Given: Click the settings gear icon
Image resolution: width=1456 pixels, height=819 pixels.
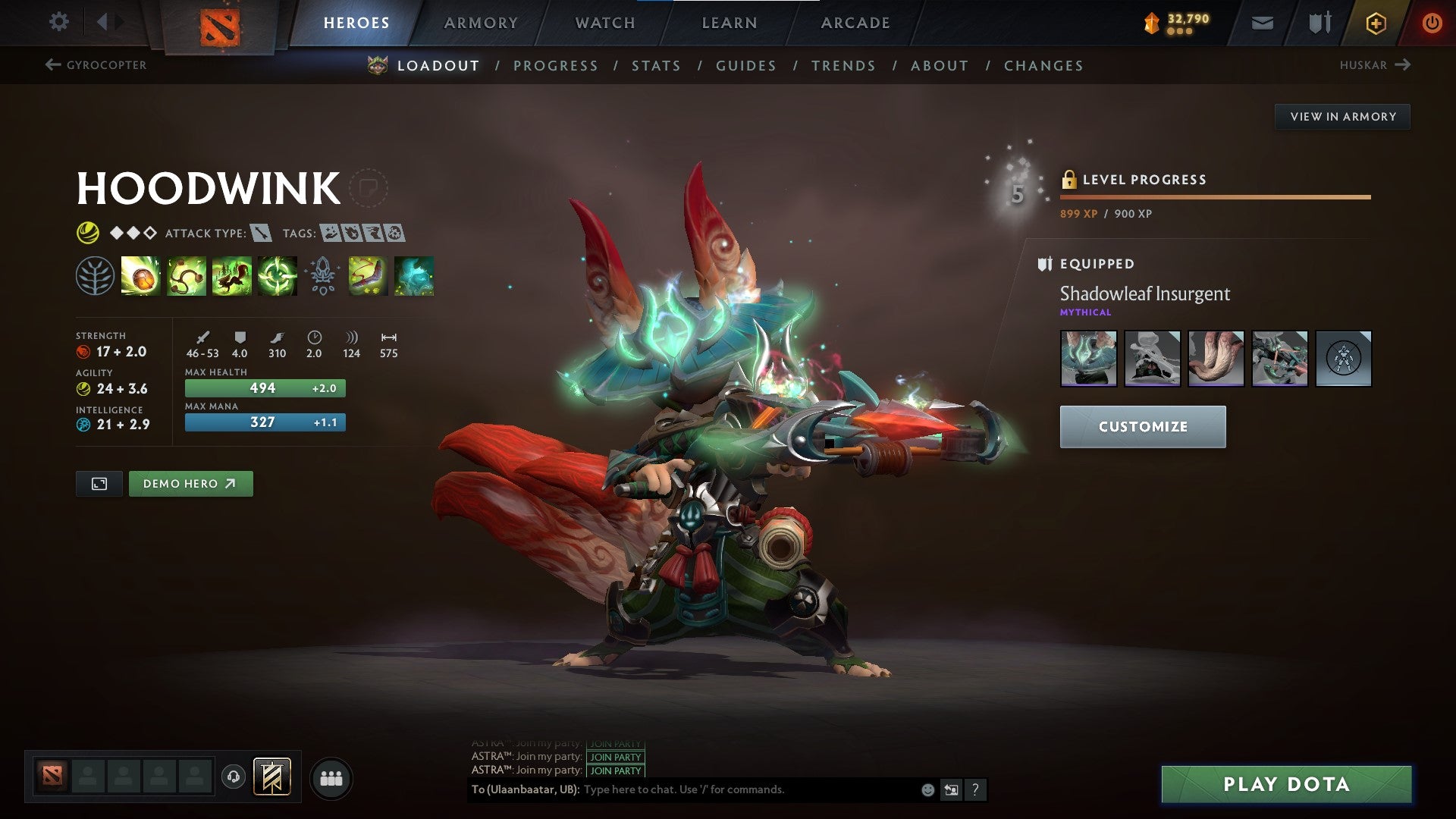Looking at the screenshot, I should tap(58, 22).
